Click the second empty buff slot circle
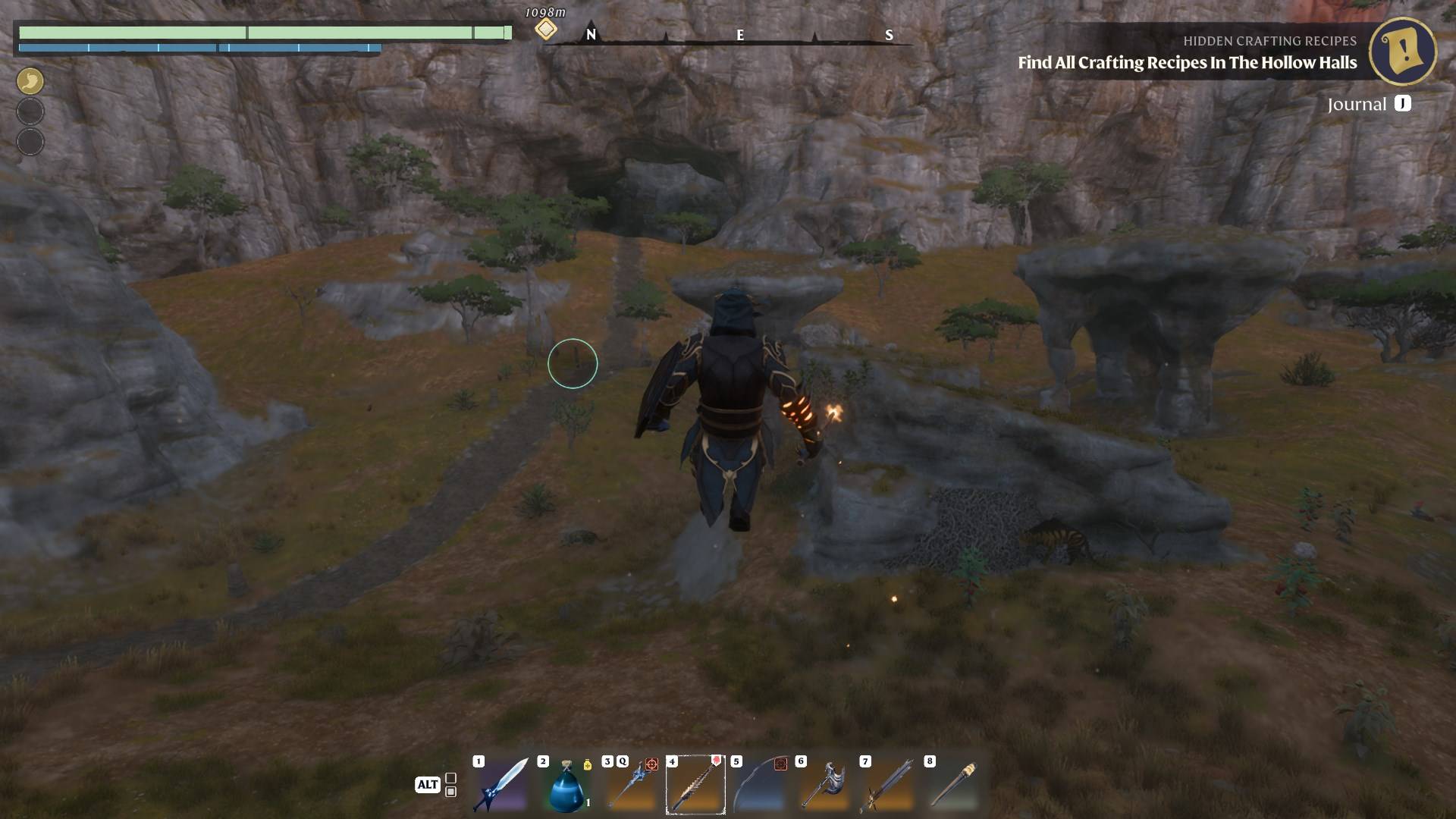1456x819 pixels. click(30, 141)
